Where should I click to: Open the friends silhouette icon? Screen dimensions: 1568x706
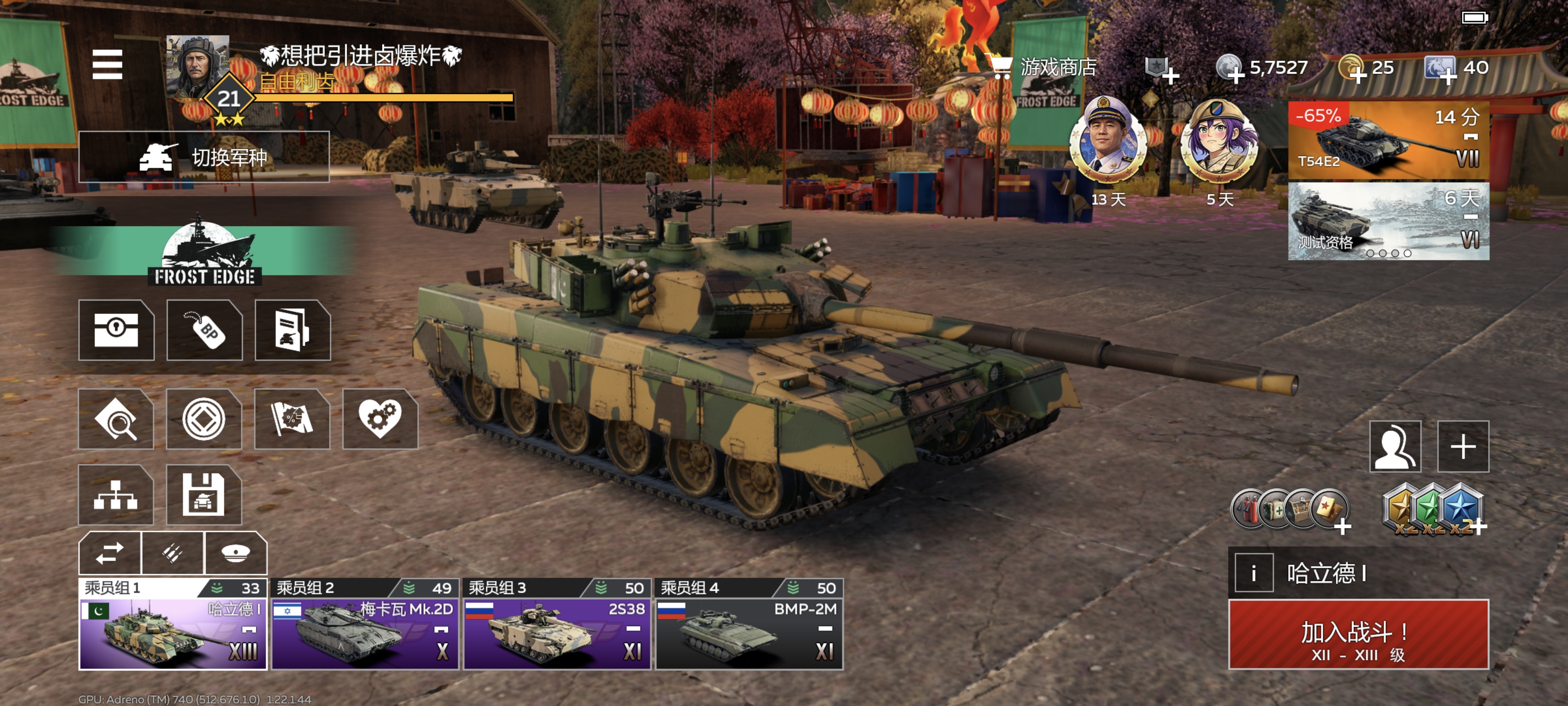coord(1395,447)
